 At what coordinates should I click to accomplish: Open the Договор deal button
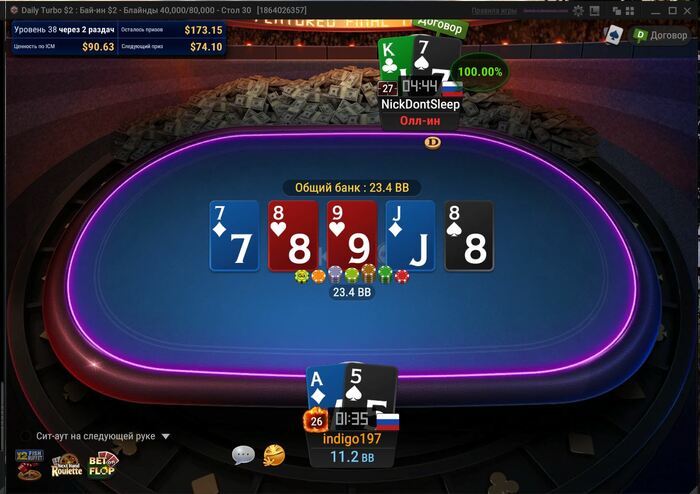pyautogui.click(x=661, y=34)
